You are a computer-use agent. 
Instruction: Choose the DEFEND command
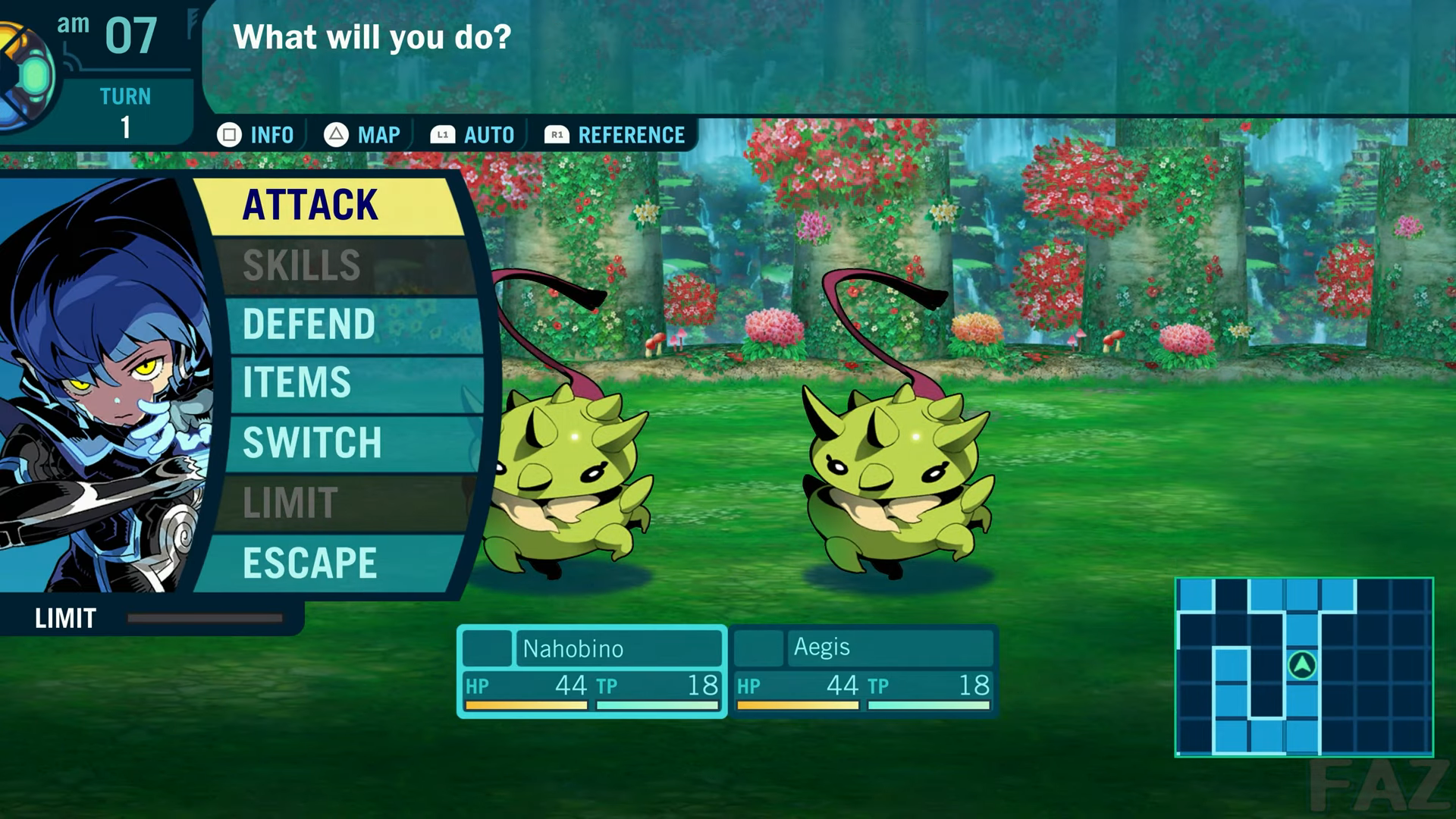click(x=307, y=324)
